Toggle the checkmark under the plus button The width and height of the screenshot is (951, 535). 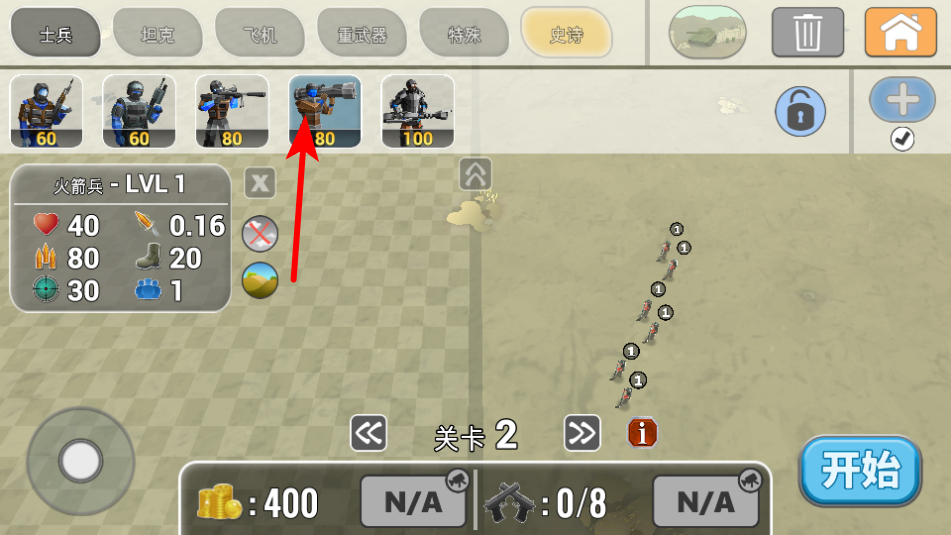tap(902, 140)
